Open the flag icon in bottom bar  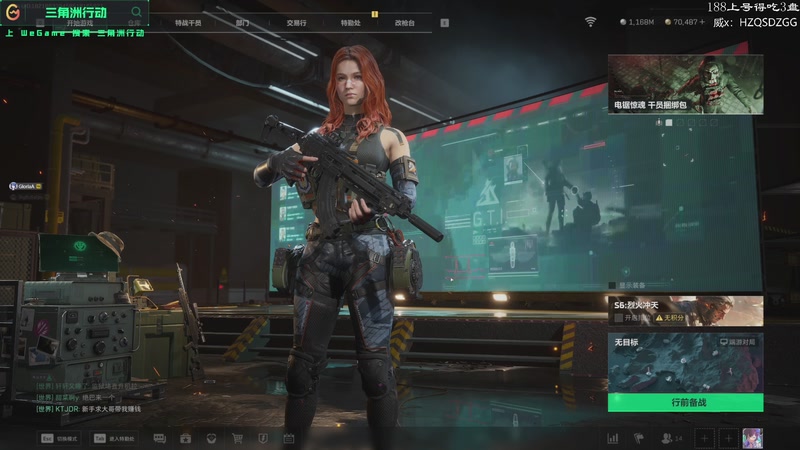point(638,438)
